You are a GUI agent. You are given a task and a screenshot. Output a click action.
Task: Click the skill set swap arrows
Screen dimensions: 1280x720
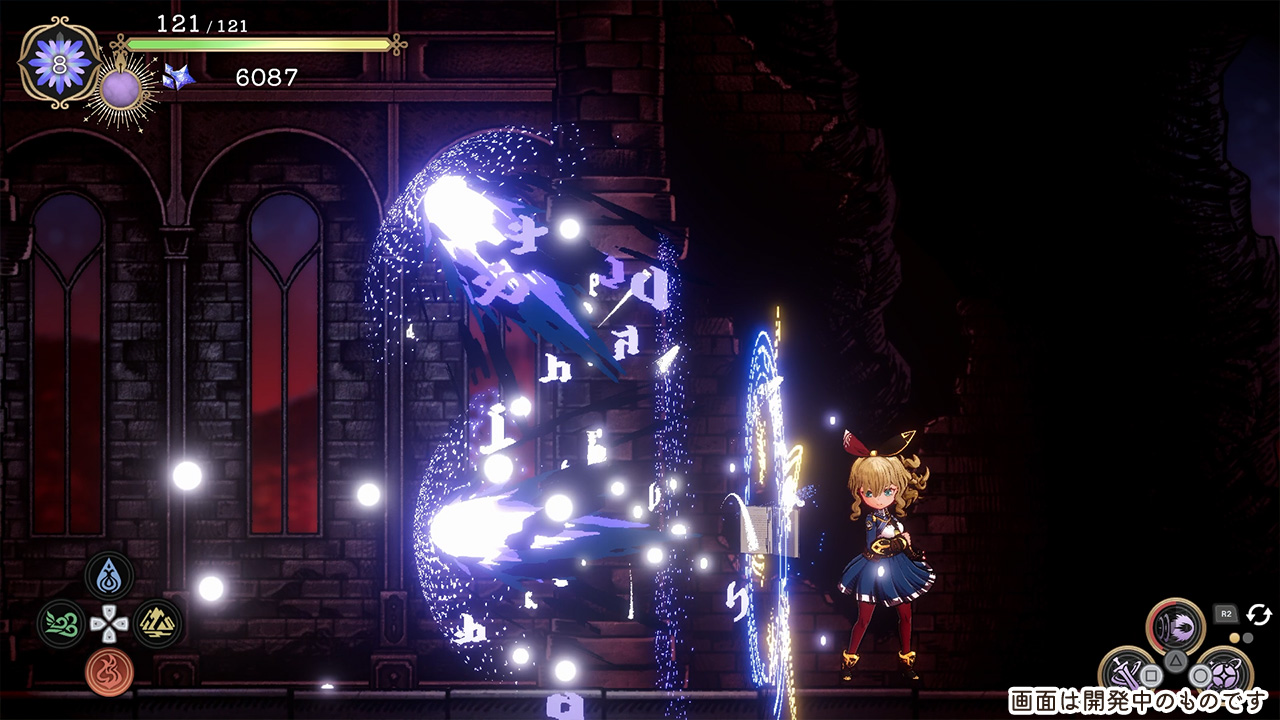pyautogui.click(x=1259, y=614)
